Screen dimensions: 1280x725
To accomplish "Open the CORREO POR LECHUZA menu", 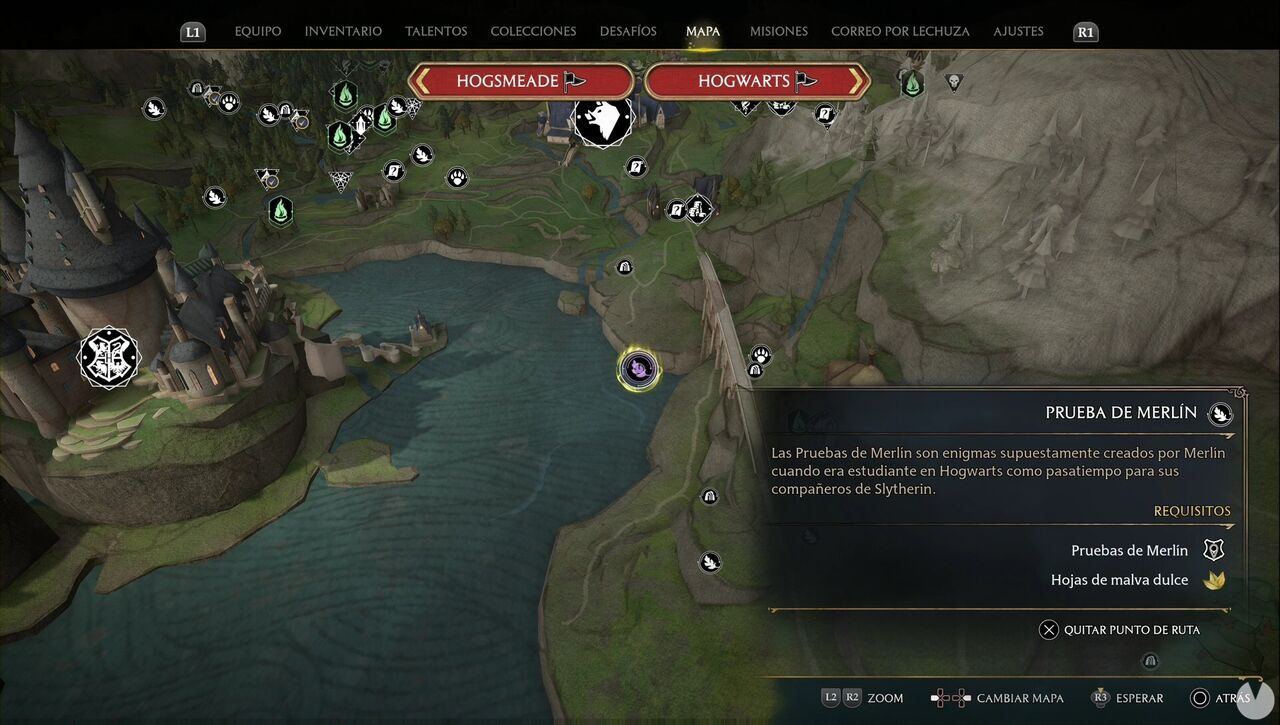I will point(899,31).
